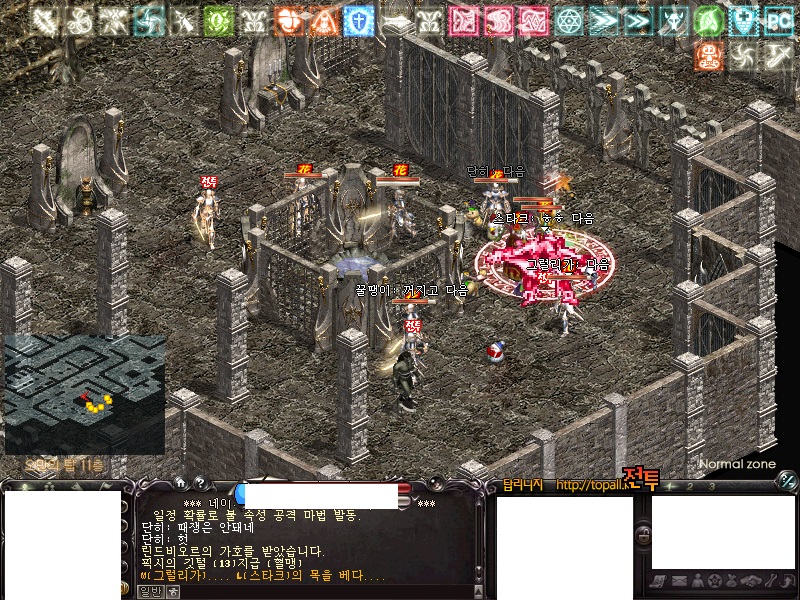
Task: Open the mail envelope icon
Action: pos(679,581)
